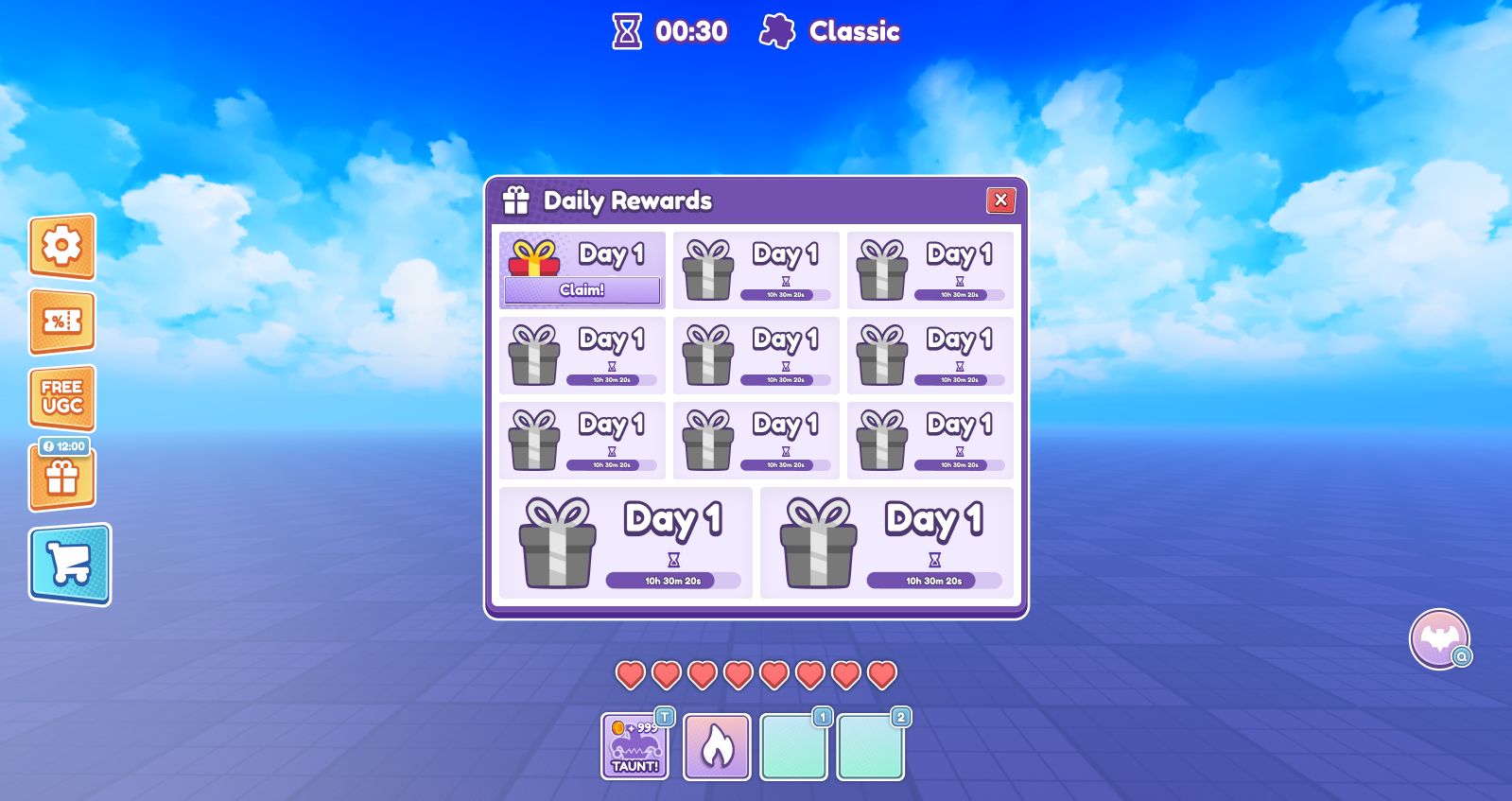Open the gift button with 12:00 timer
The height and width of the screenshot is (801, 1512).
pos(62,476)
